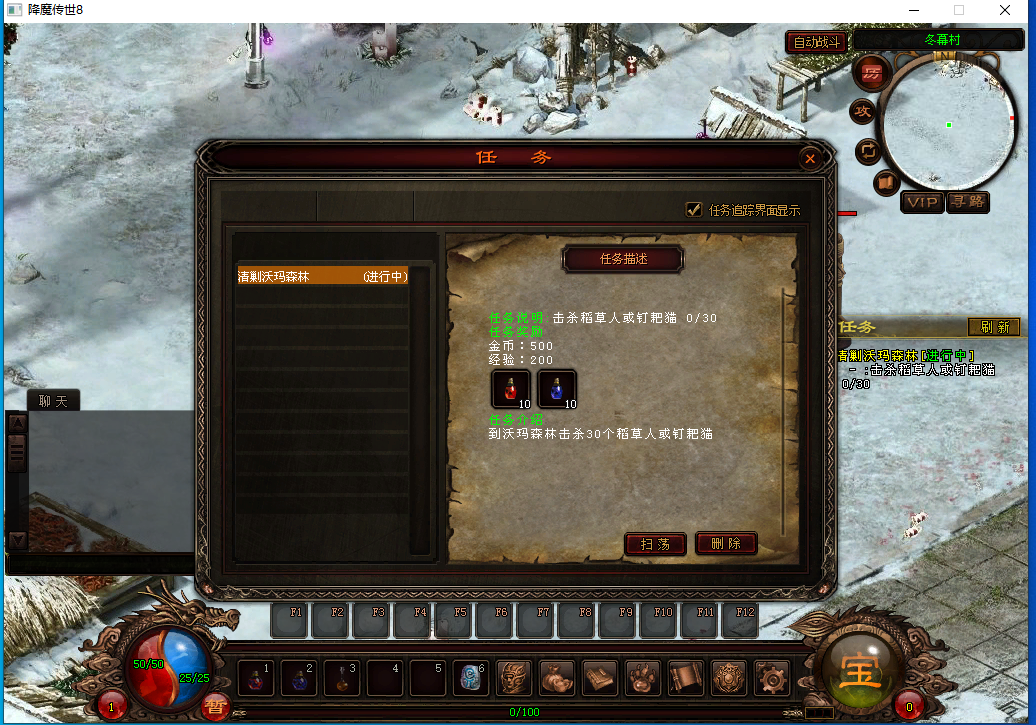Close the 任务 quest window
This screenshot has height=725, width=1036.
tap(811, 158)
